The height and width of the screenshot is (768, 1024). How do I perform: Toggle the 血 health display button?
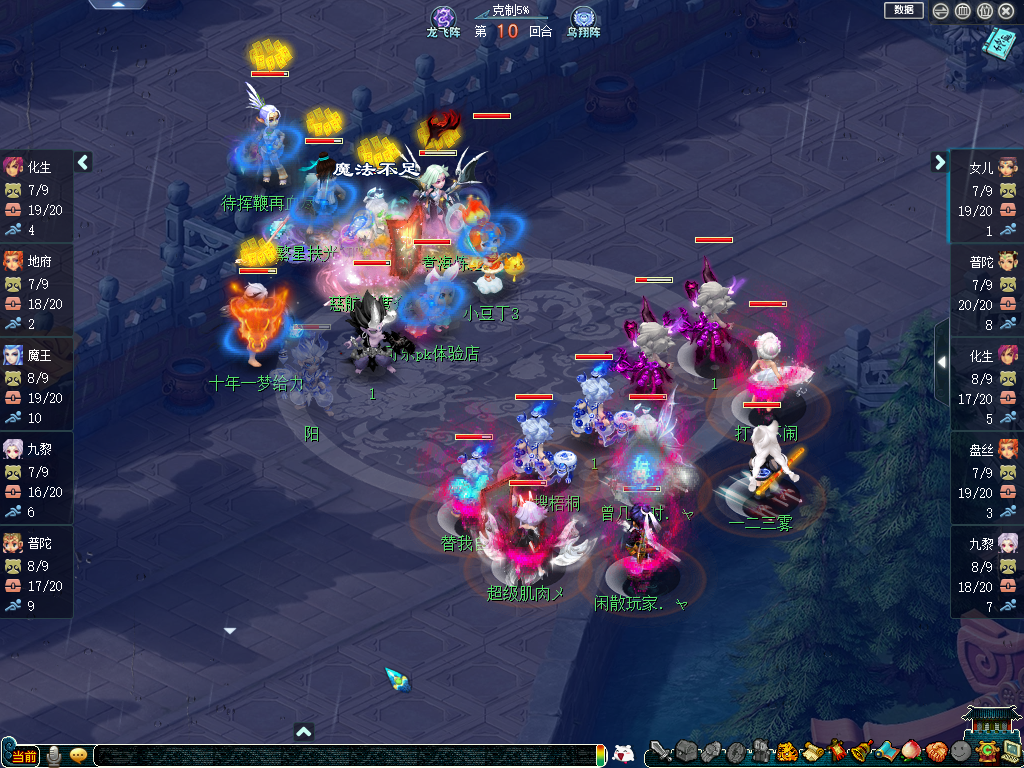click(962, 11)
